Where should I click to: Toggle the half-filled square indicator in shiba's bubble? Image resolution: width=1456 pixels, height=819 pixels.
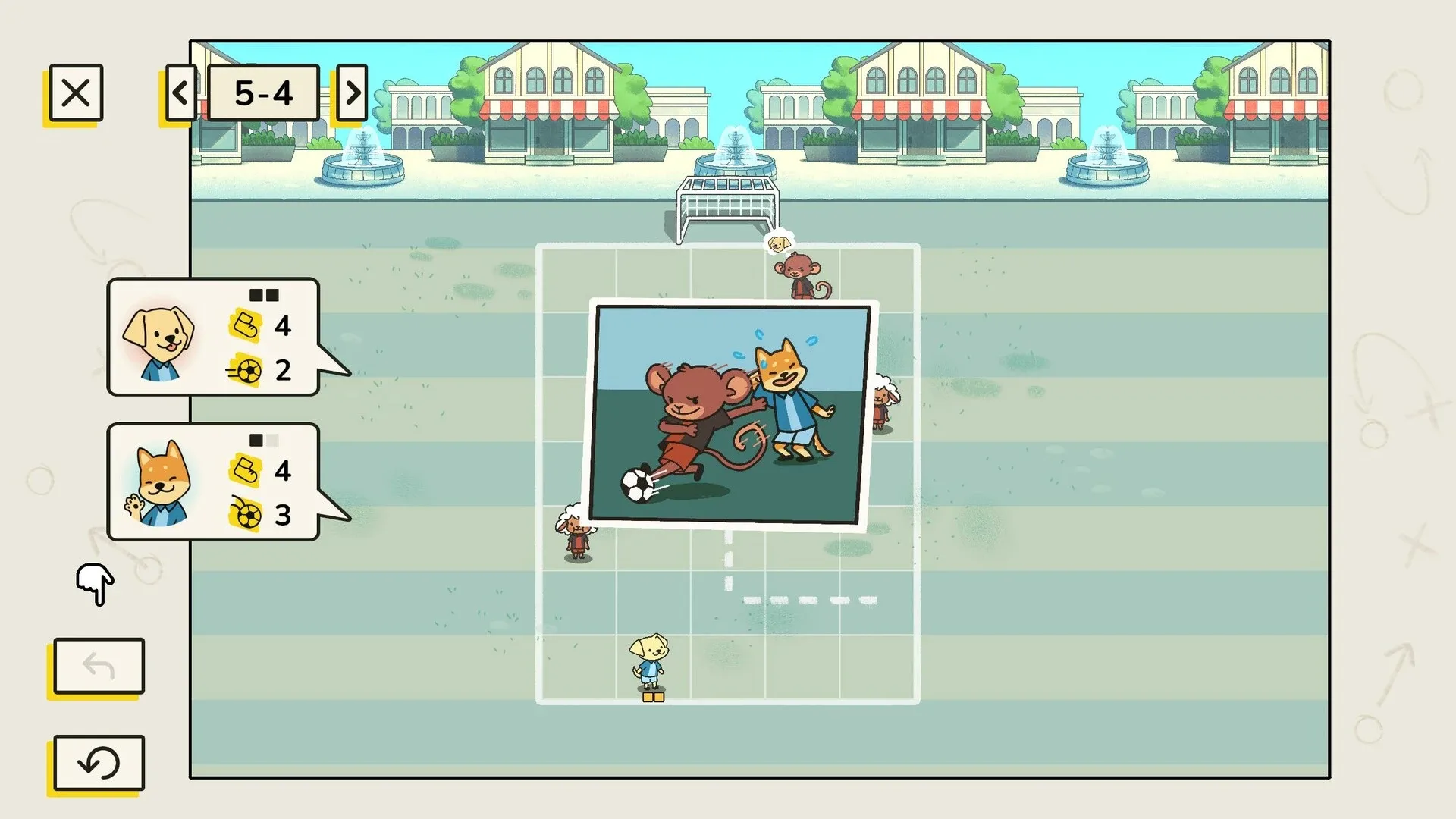pyautogui.click(x=256, y=438)
